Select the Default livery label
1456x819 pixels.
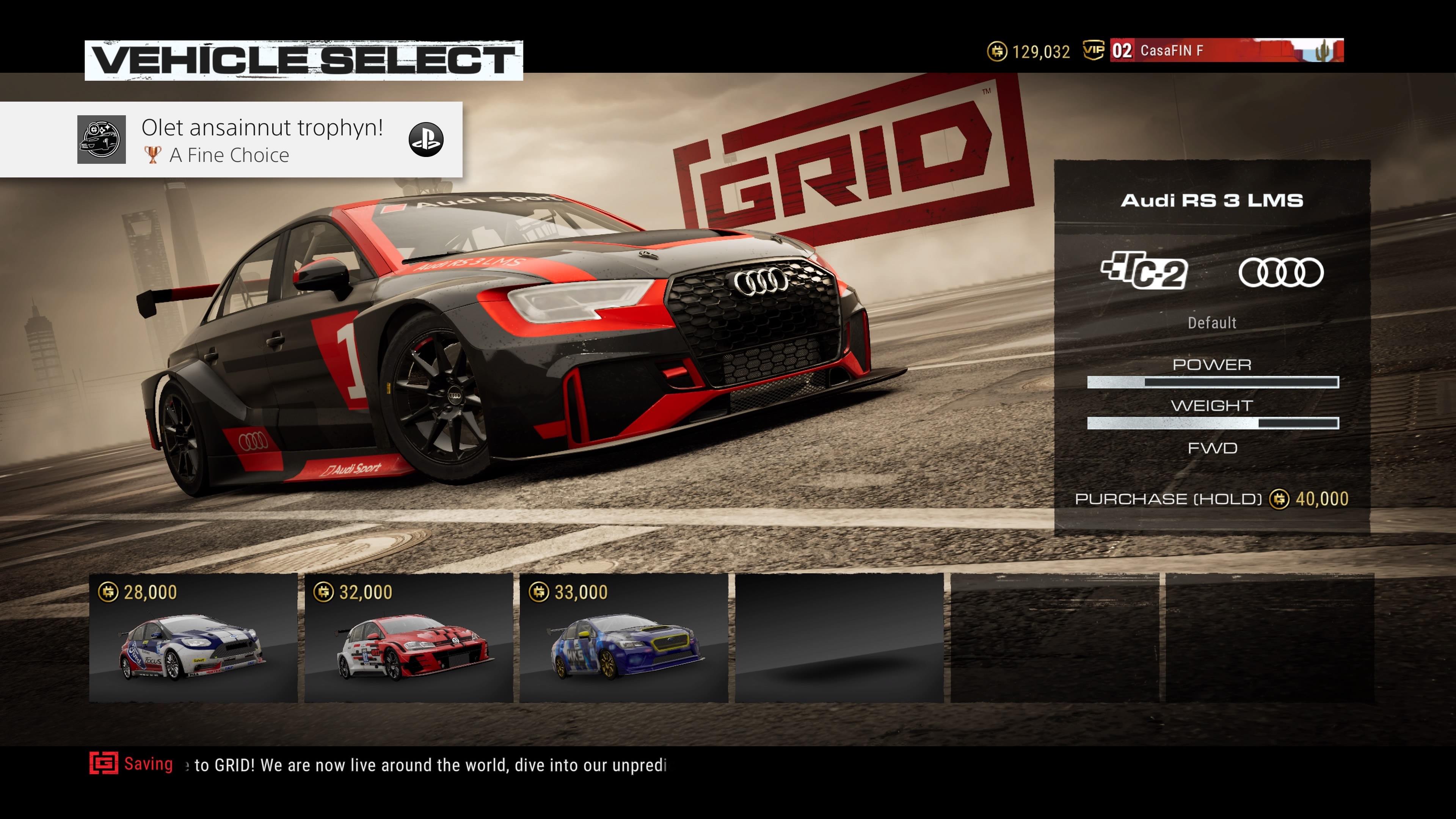click(1212, 323)
